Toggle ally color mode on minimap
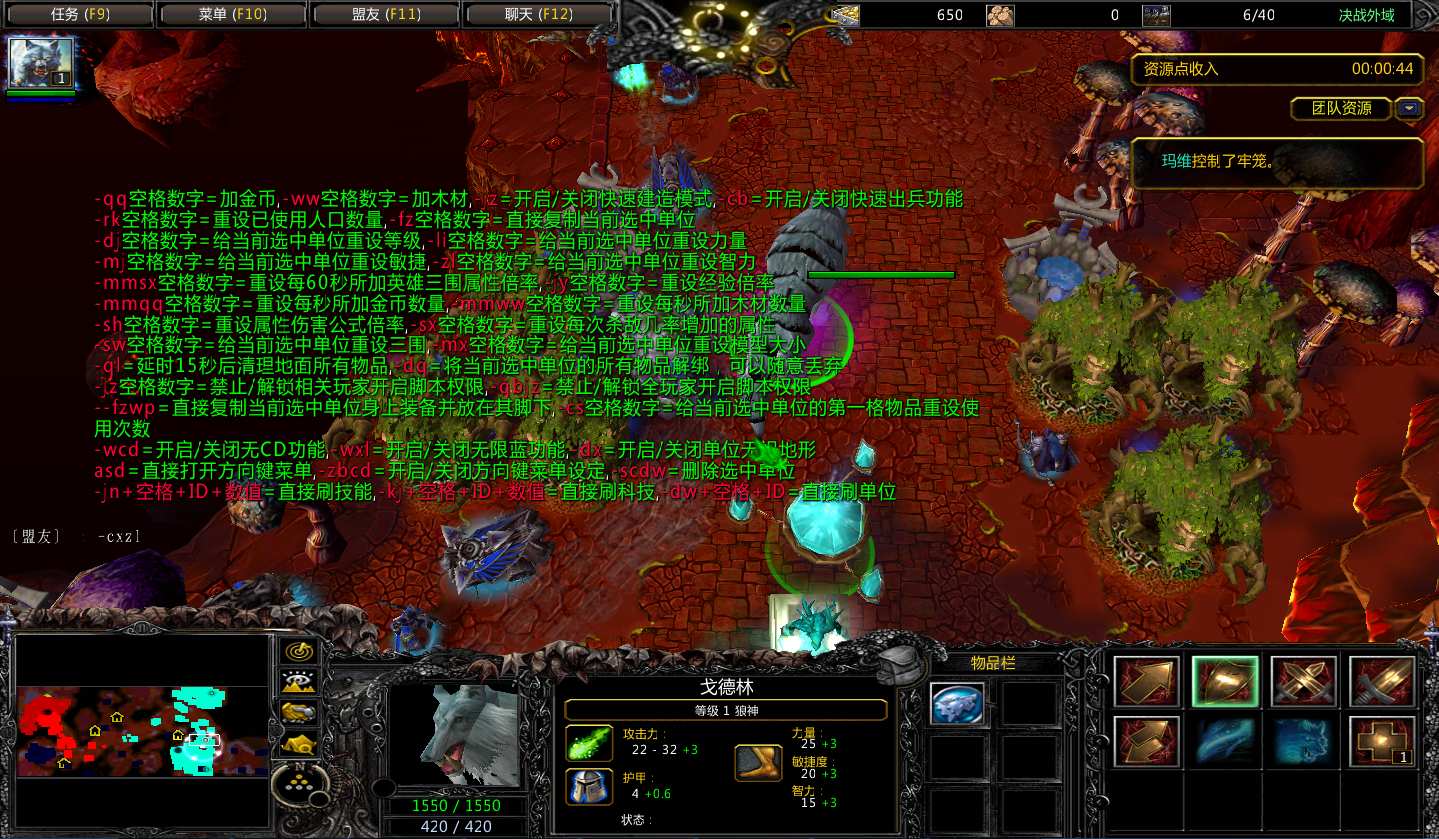The image size is (1439, 839). point(298,712)
